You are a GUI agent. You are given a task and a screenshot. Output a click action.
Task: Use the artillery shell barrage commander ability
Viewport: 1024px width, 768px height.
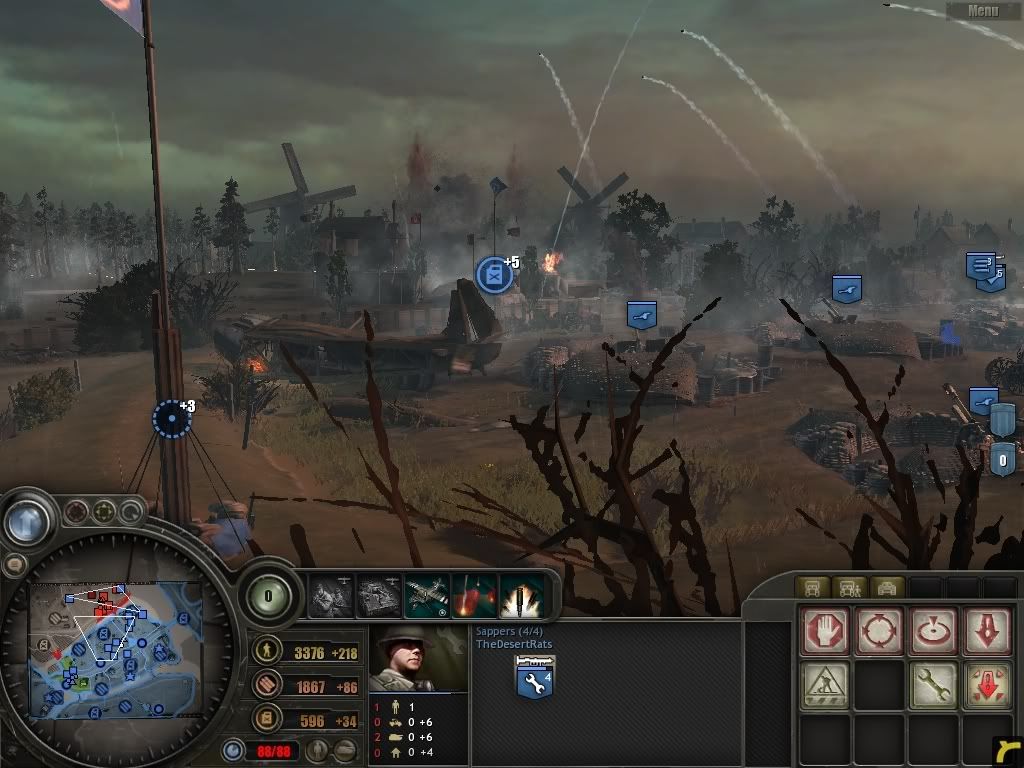(x=522, y=596)
